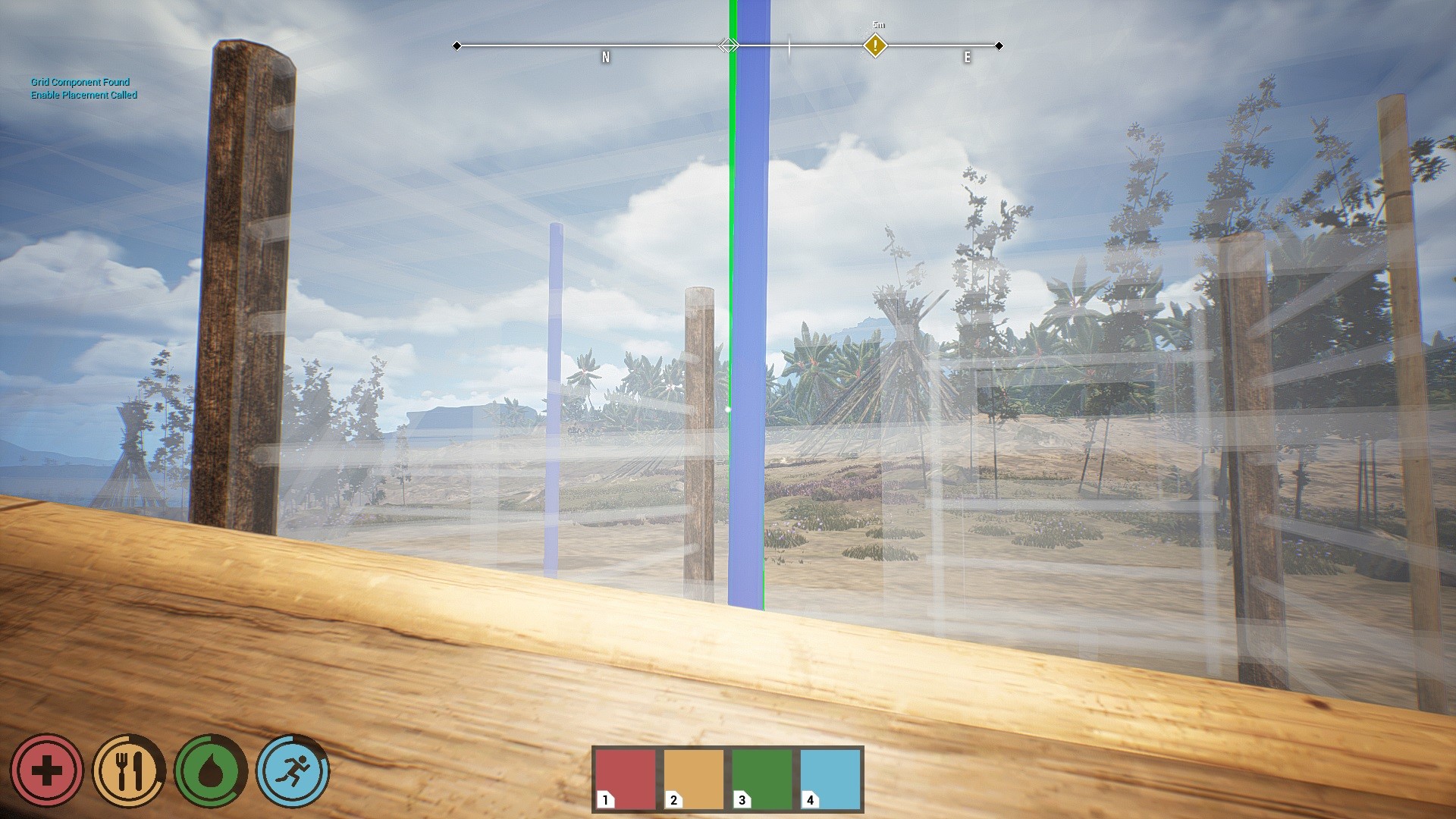The width and height of the screenshot is (1456, 819).
Task: Toggle the stamina stat ring display
Action: point(293,770)
